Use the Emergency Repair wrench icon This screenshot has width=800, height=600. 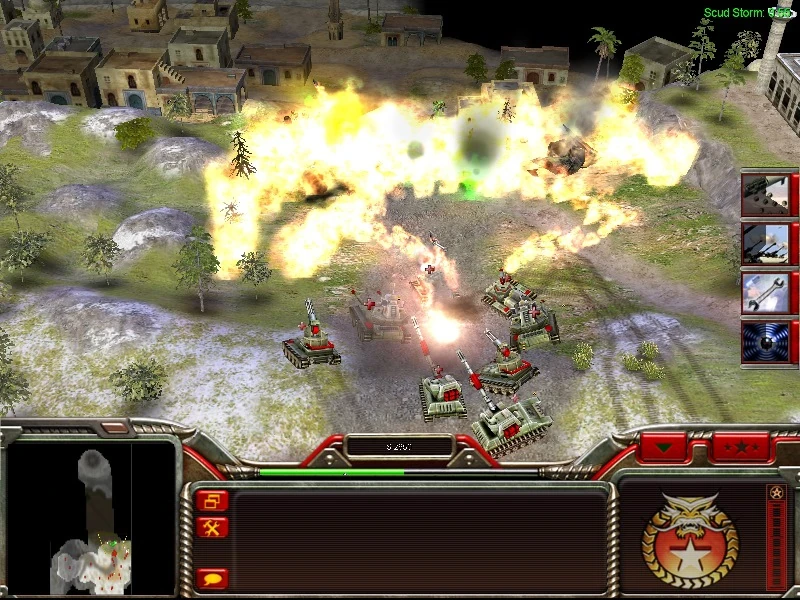pos(765,292)
